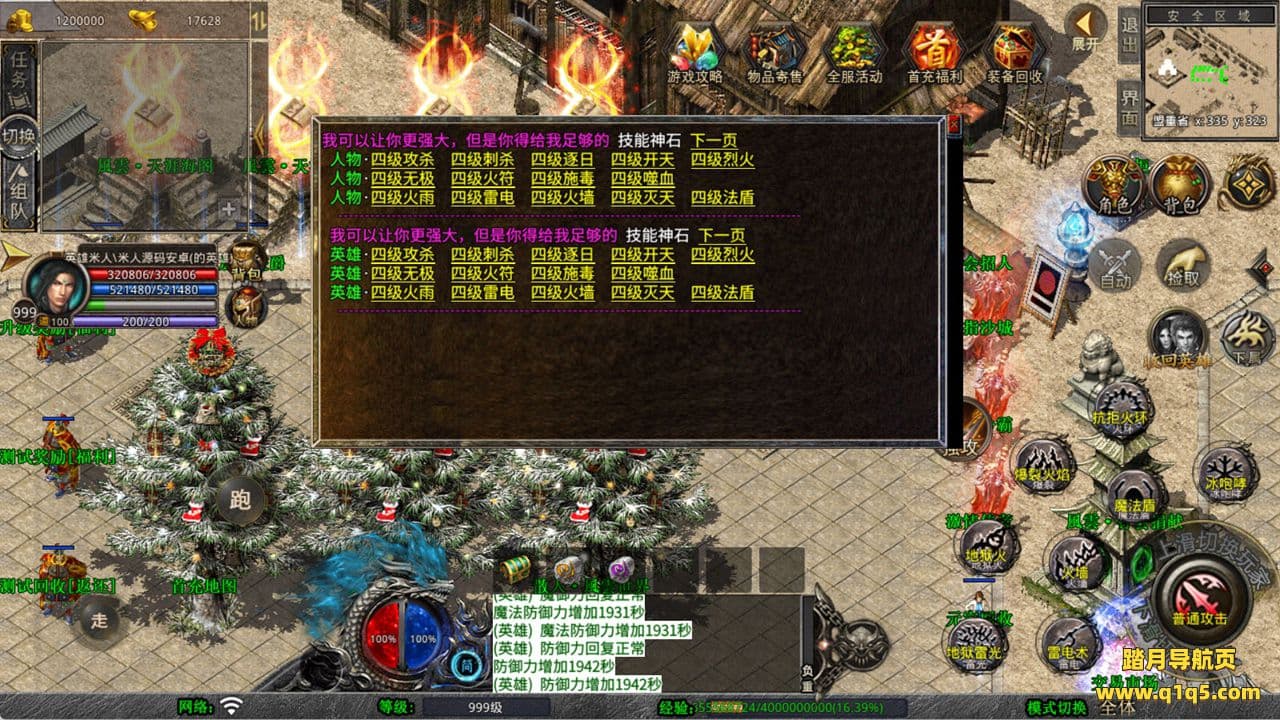Open the 首充福利 first-recharge bonus

coord(934,52)
